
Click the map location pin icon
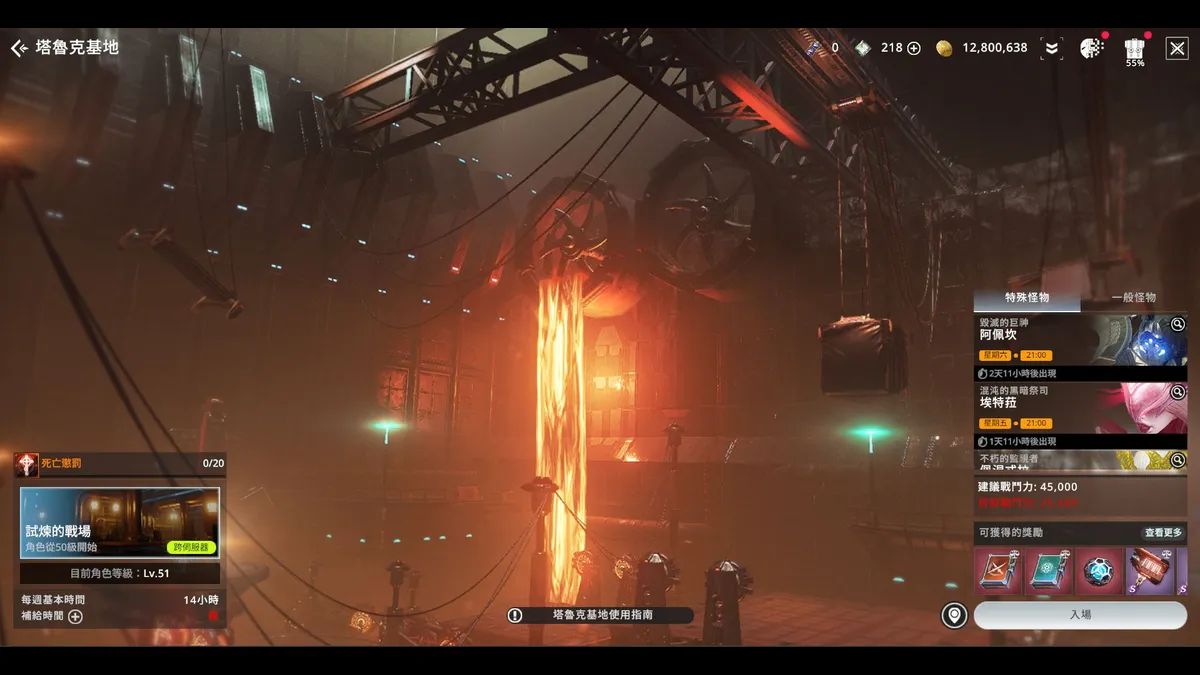click(x=954, y=615)
